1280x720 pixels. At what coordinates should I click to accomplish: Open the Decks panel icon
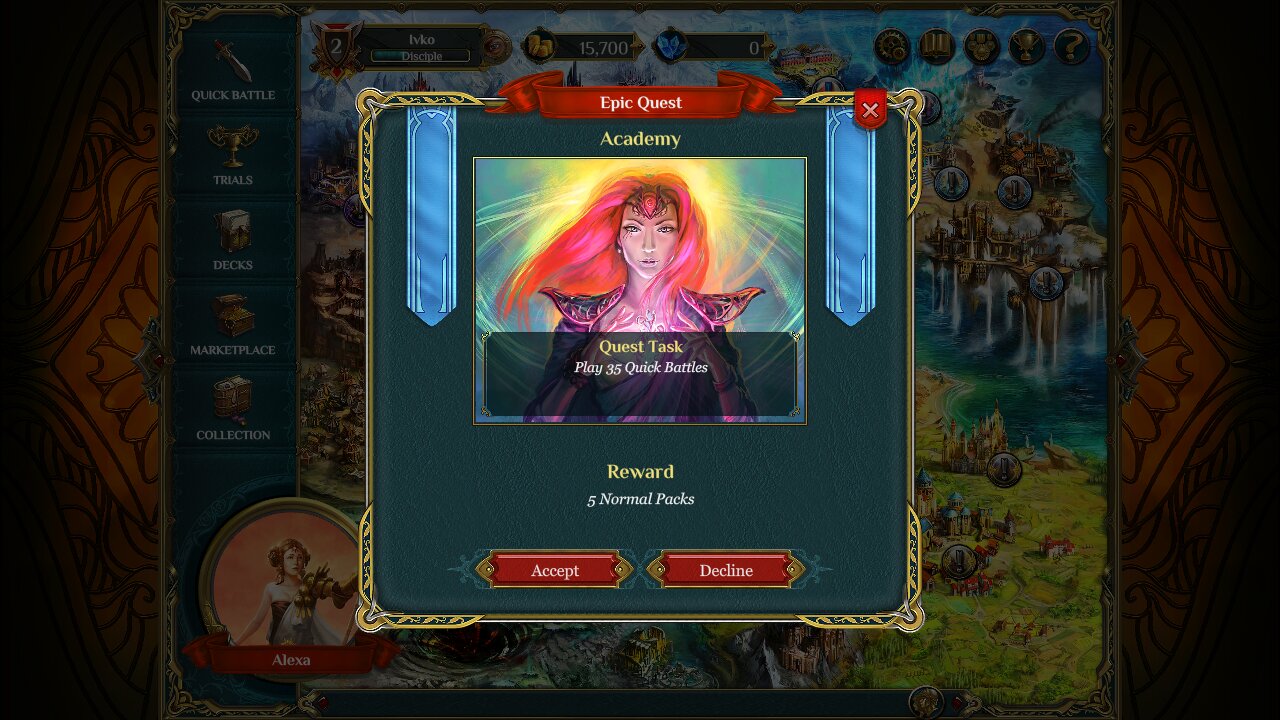click(x=231, y=228)
